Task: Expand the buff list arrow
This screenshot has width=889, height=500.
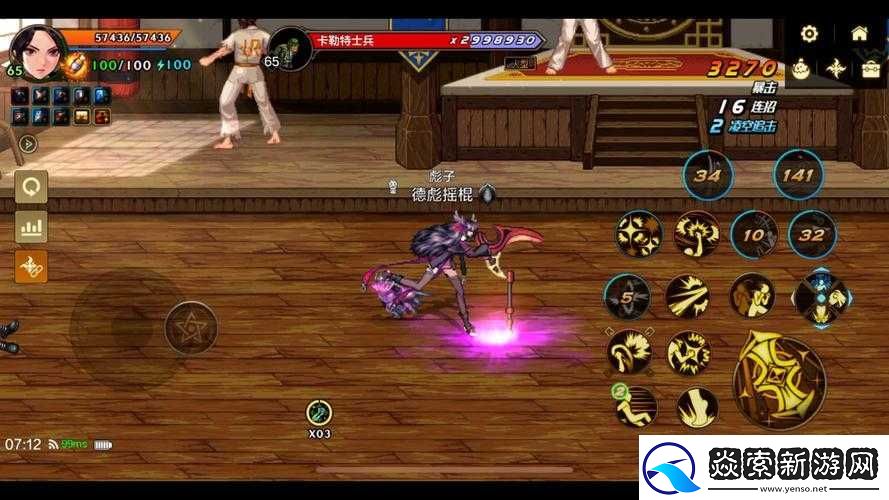Action: click(27, 143)
